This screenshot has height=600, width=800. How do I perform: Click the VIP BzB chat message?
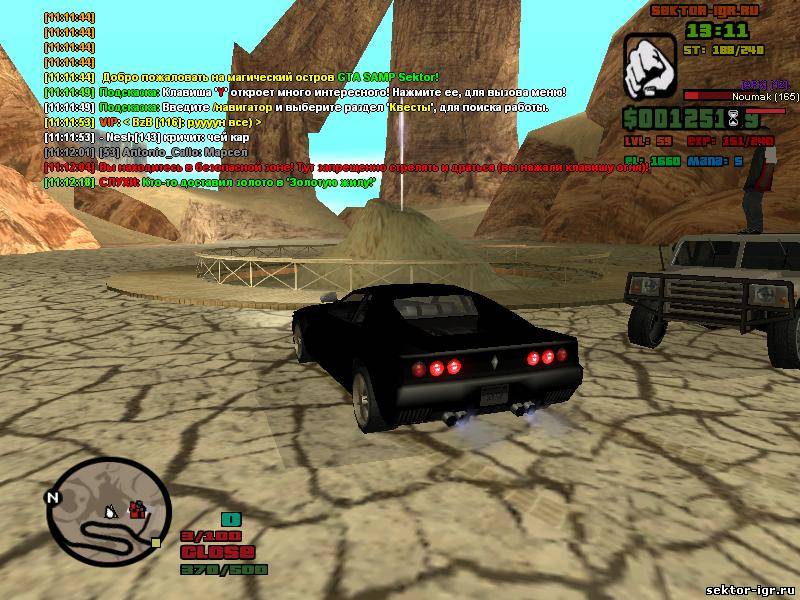click(153, 122)
